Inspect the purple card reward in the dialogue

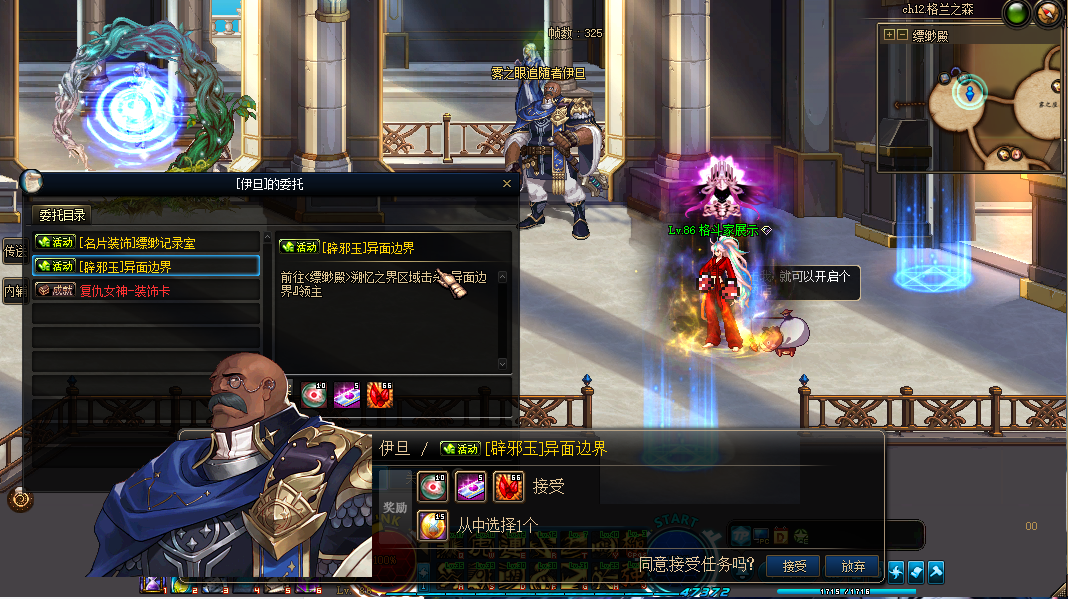[470, 486]
